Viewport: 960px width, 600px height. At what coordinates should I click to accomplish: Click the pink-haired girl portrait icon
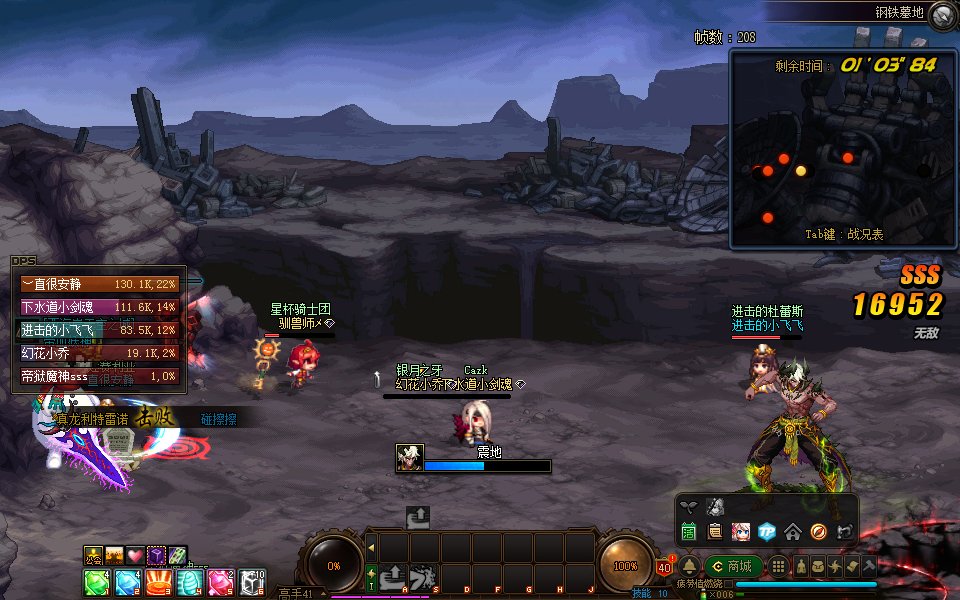741,531
